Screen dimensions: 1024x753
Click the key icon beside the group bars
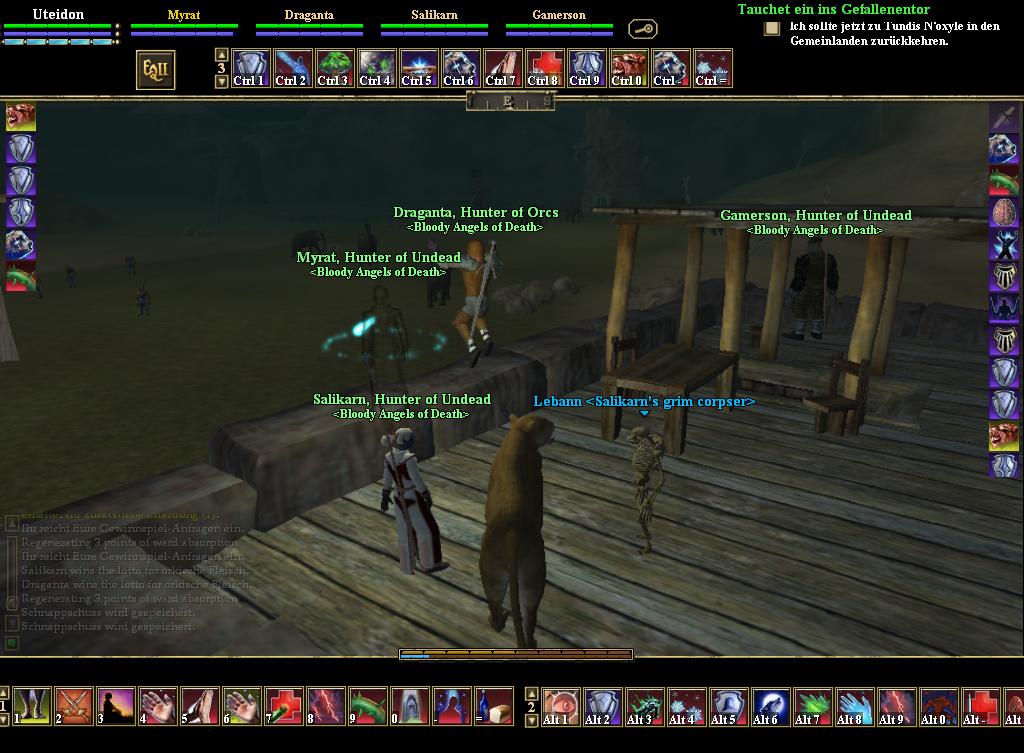[x=642, y=29]
